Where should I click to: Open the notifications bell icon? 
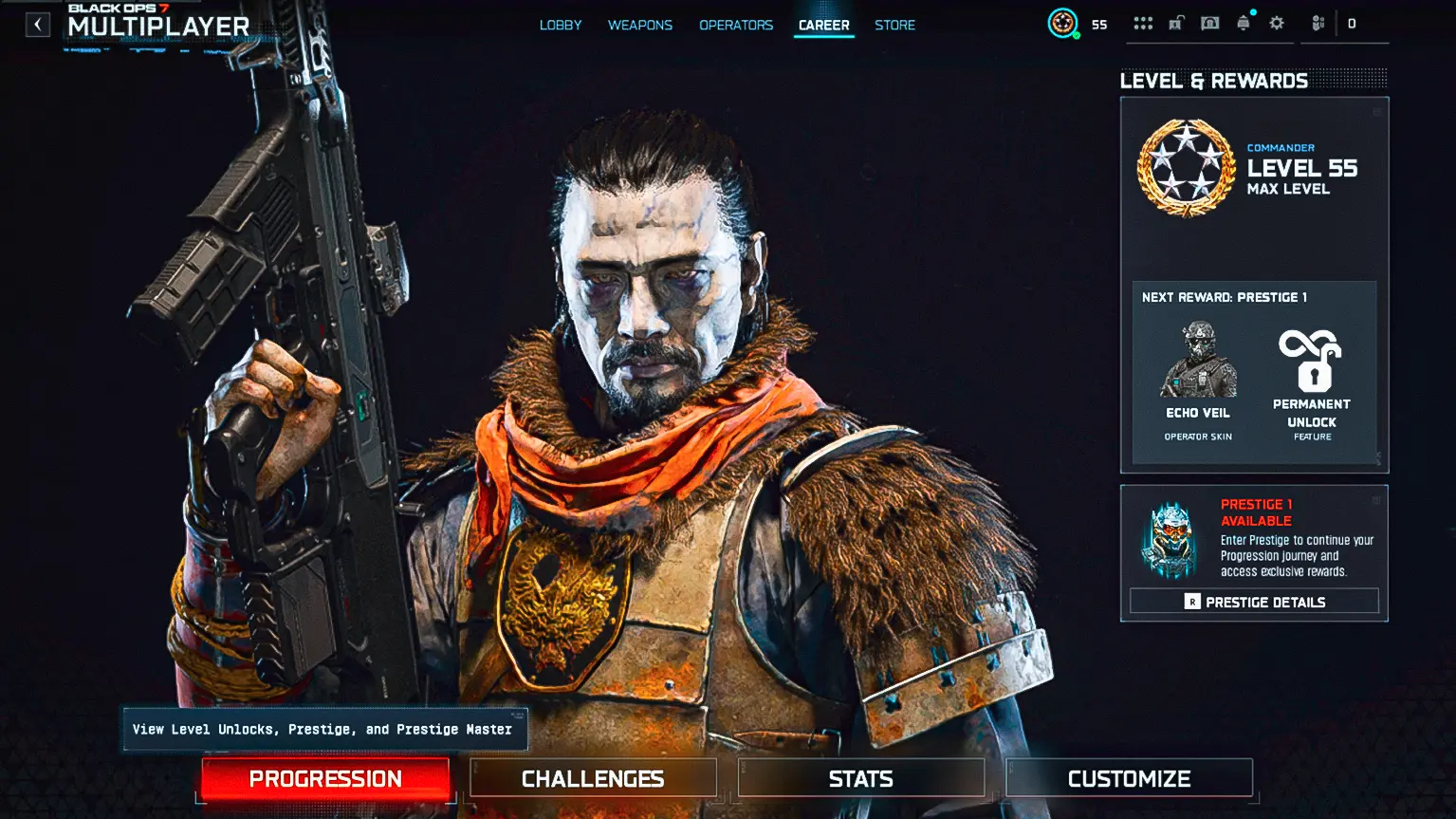pyautogui.click(x=1243, y=22)
